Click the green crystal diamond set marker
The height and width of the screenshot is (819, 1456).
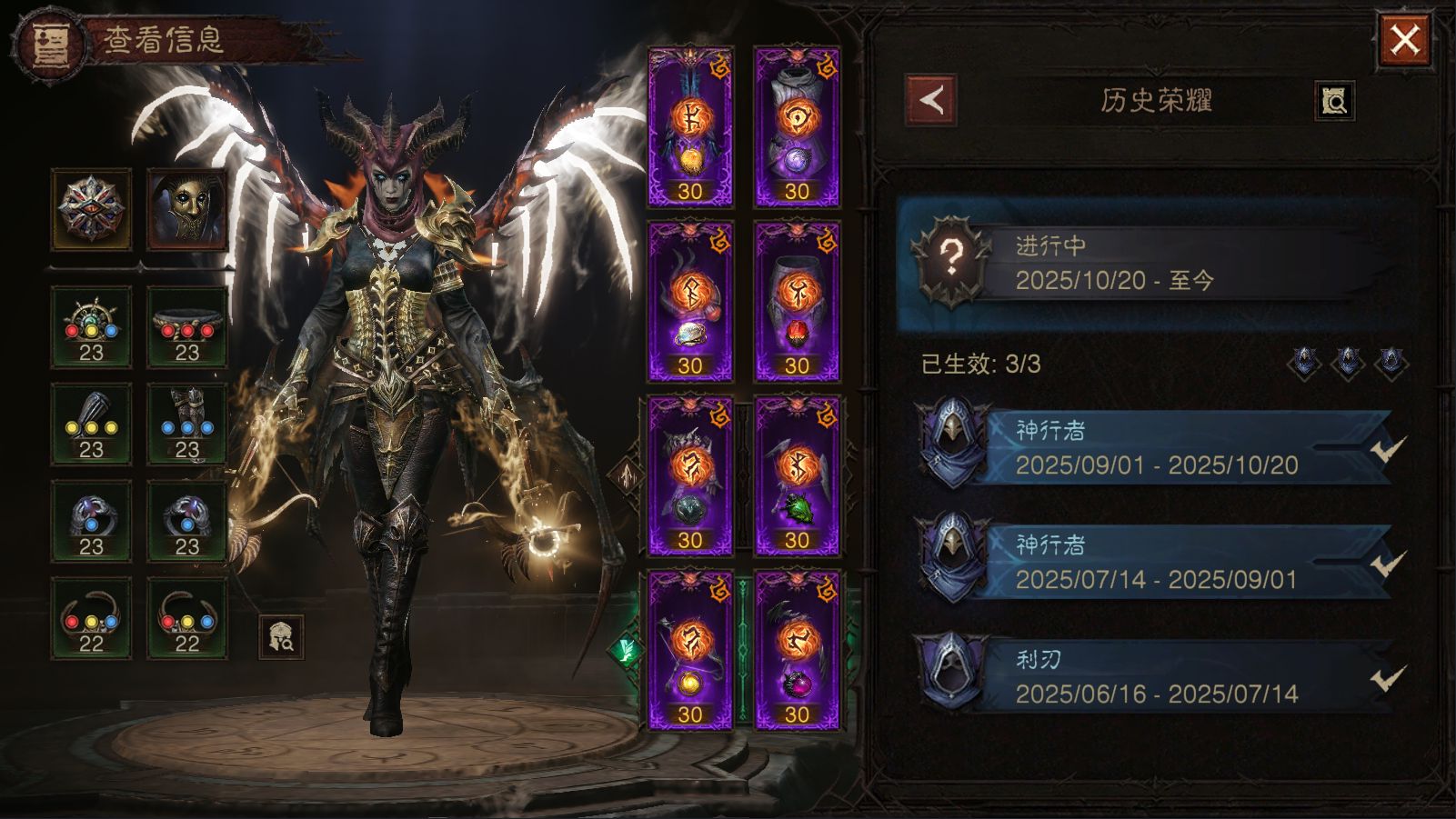pos(627,650)
